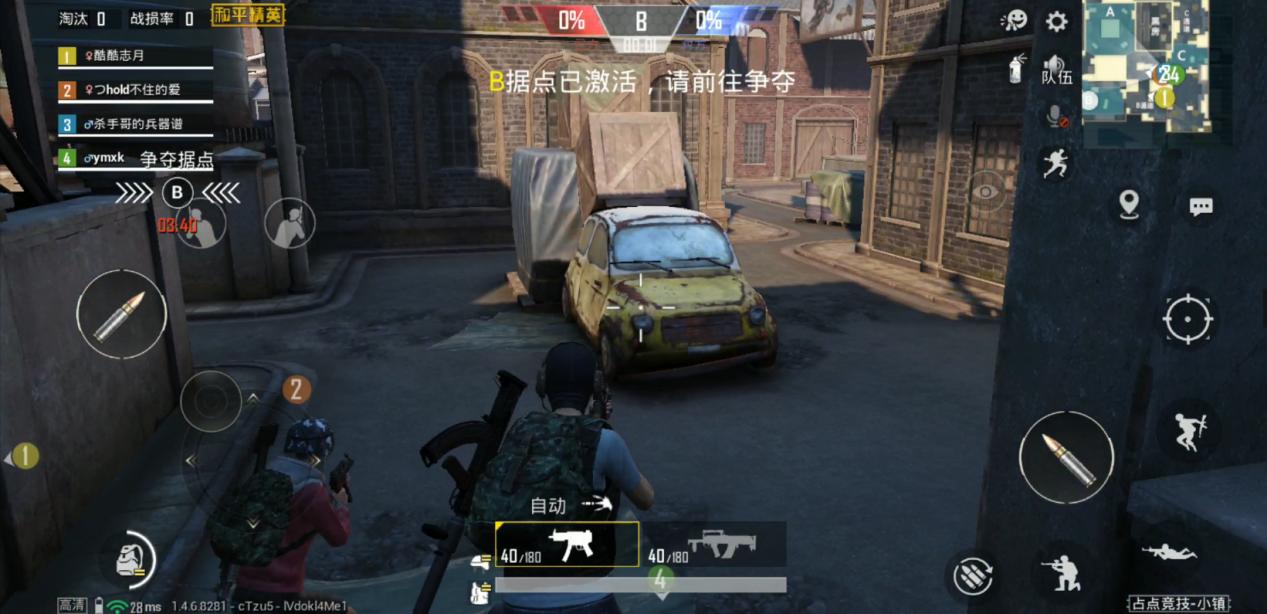The image size is (1267, 614).
Task: Toggle the team voice speaker
Action: click(1055, 68)
